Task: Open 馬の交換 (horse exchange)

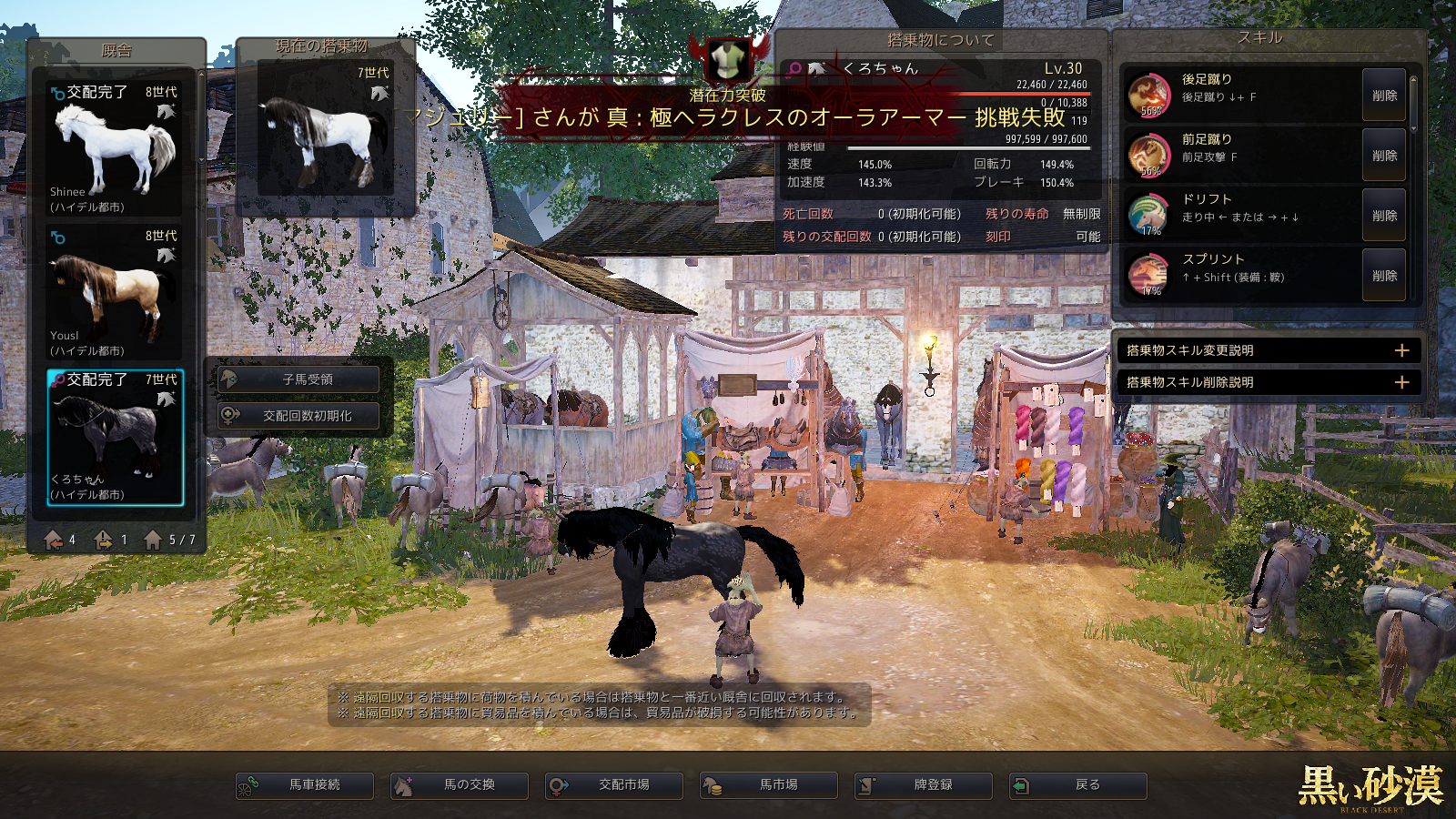Action: tap(460, 785)
